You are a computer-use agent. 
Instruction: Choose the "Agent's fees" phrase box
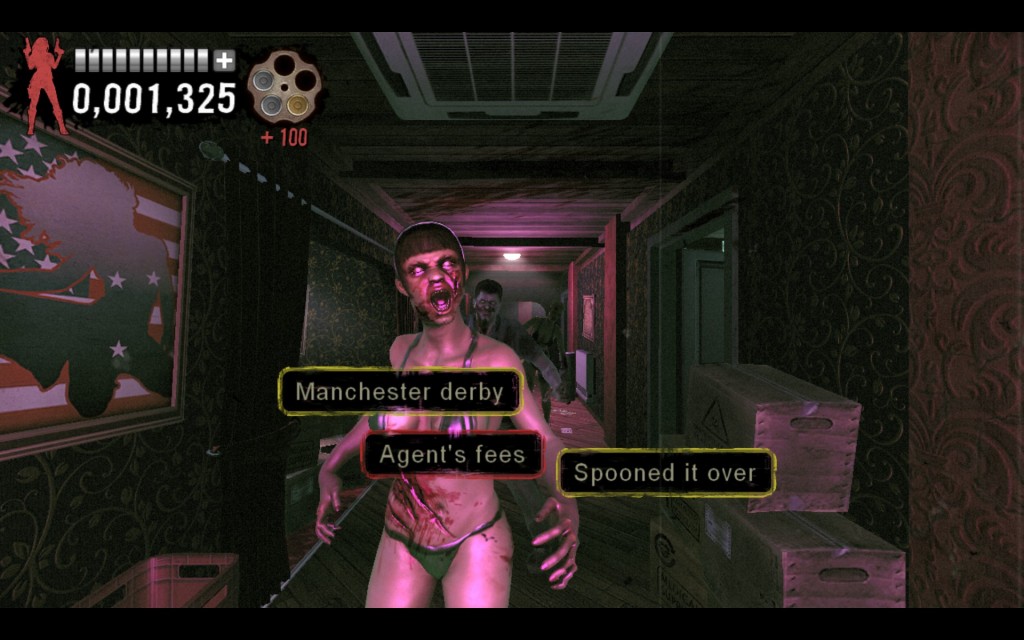pos(451,456)
